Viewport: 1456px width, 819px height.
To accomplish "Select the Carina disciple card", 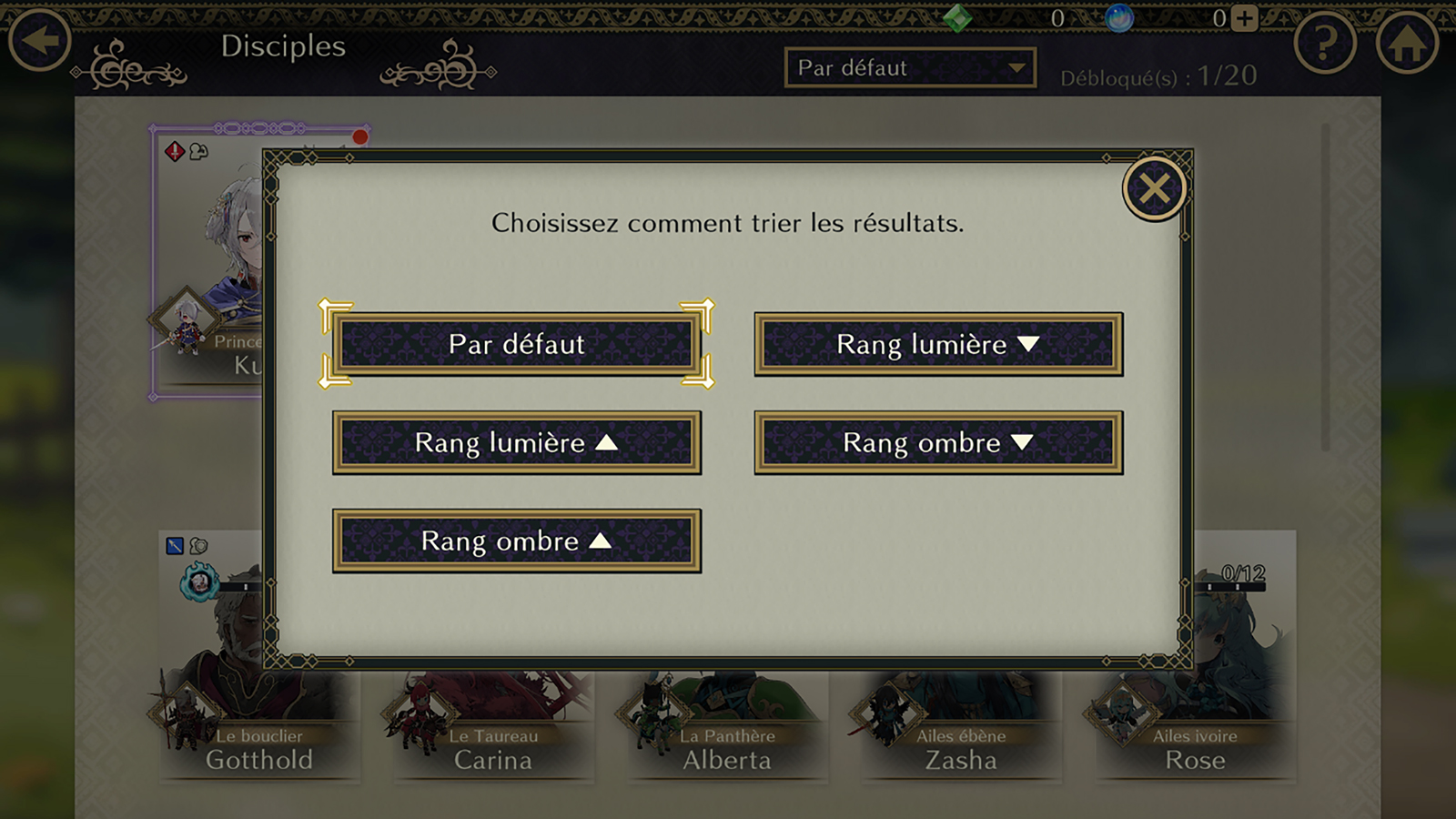I will [x=493, y=728].
